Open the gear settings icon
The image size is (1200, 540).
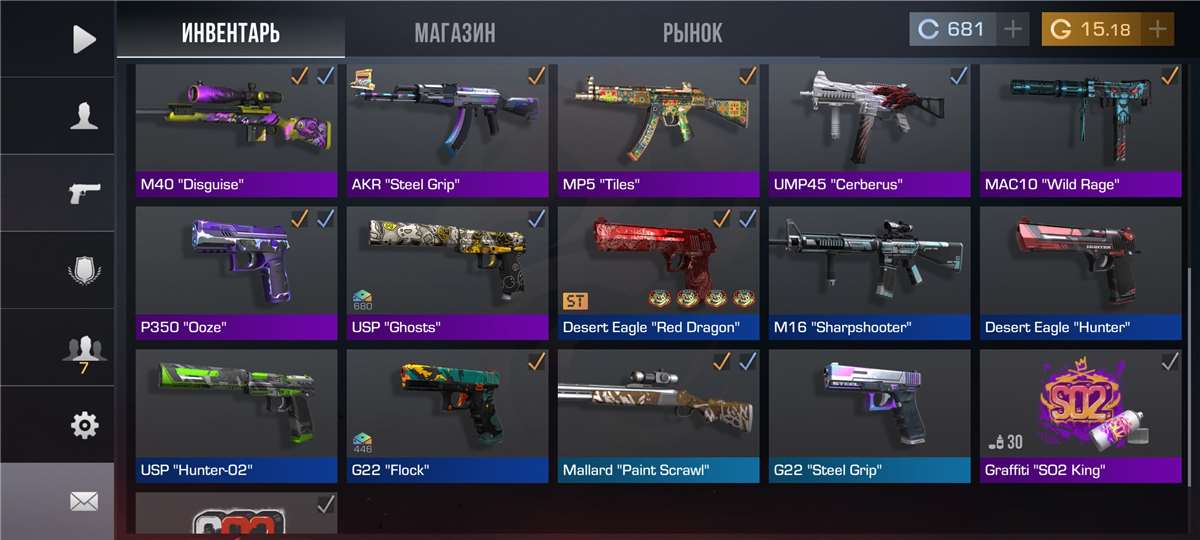84,425
